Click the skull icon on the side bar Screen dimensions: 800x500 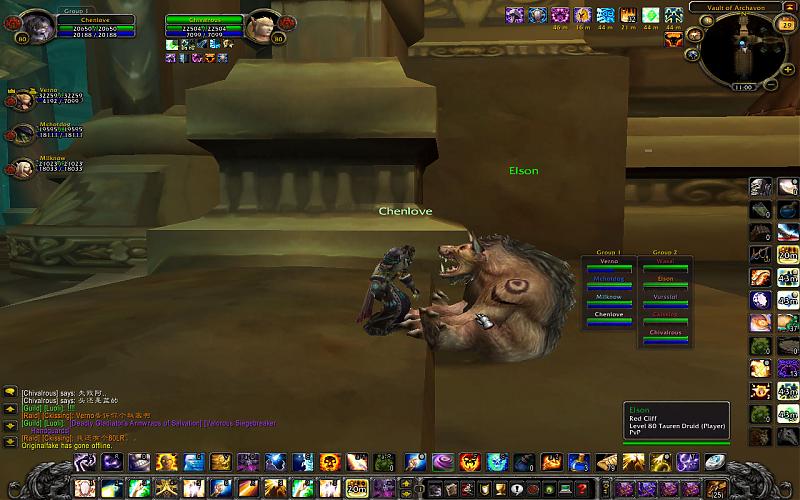click(x=761, y=187)
